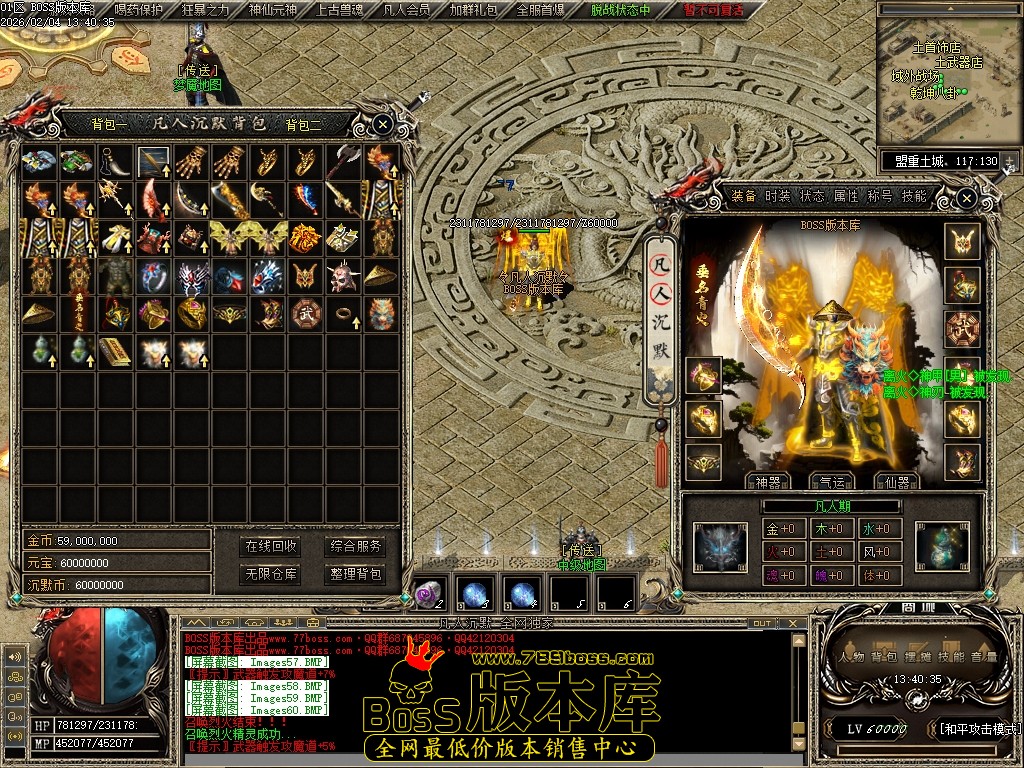Show the 技能 skills tab
This screenshot has height=768, width=1024.
(x=914, y=196)
